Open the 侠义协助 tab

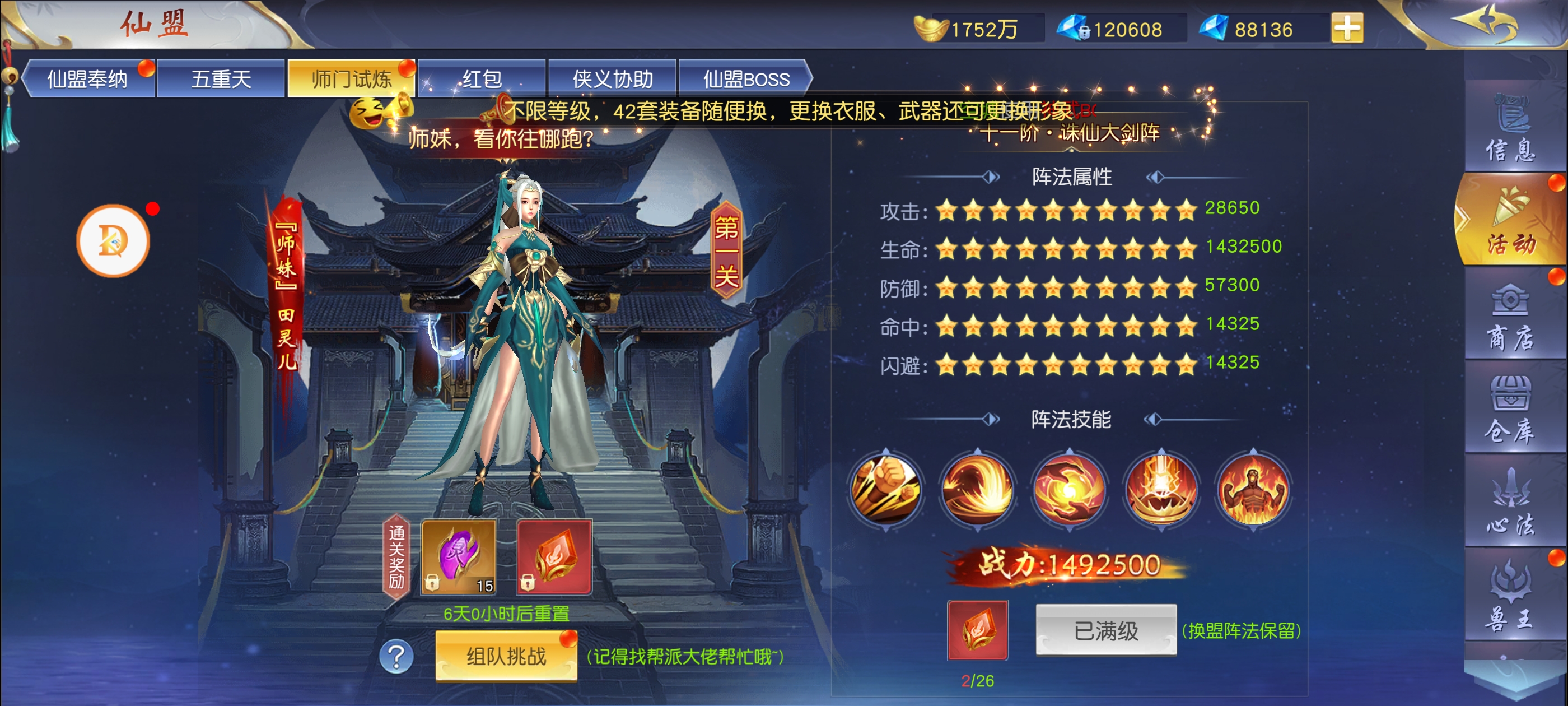tap(612, 78)
